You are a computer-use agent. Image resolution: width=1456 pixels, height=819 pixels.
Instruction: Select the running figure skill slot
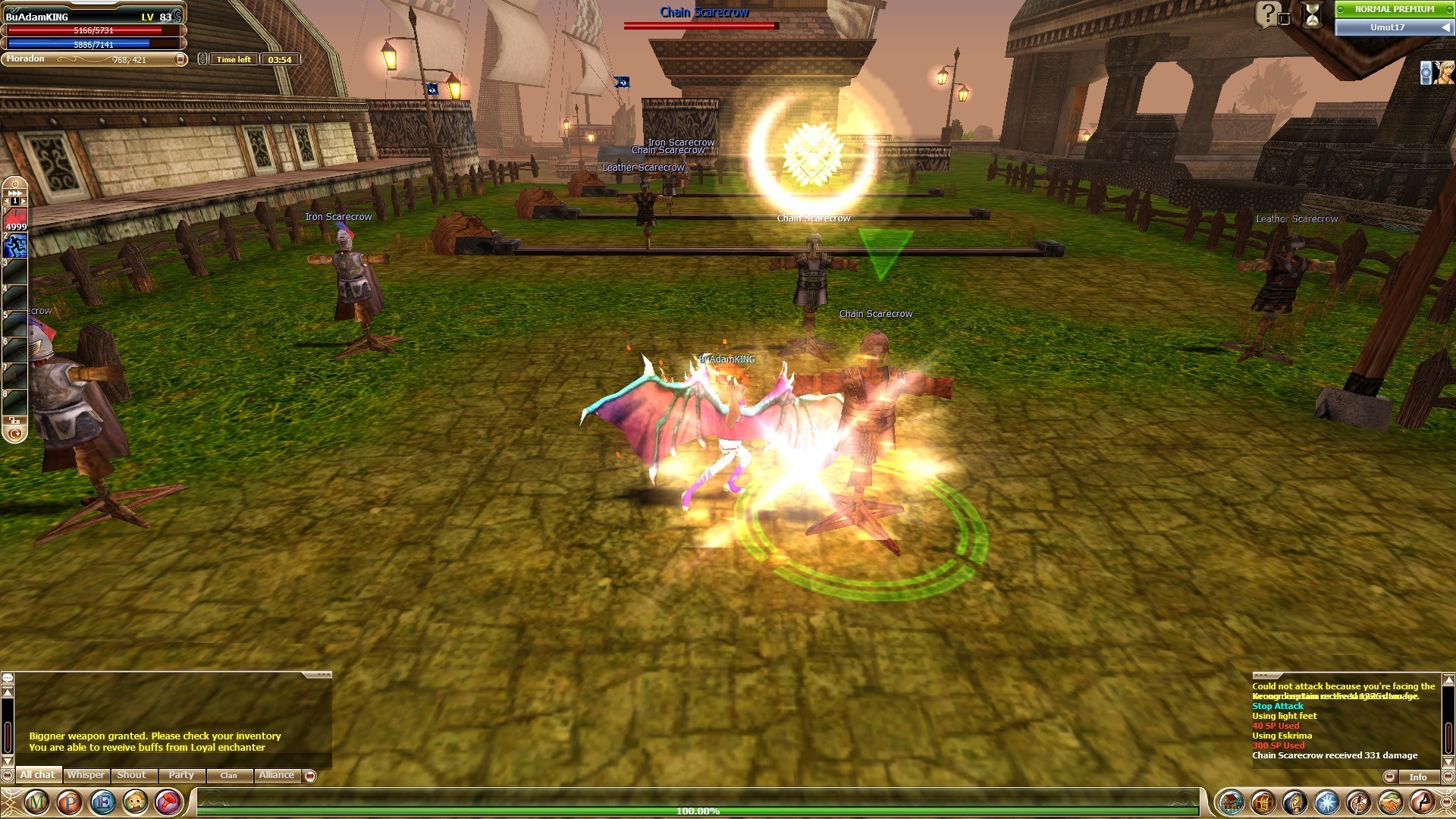coord(16,246)
